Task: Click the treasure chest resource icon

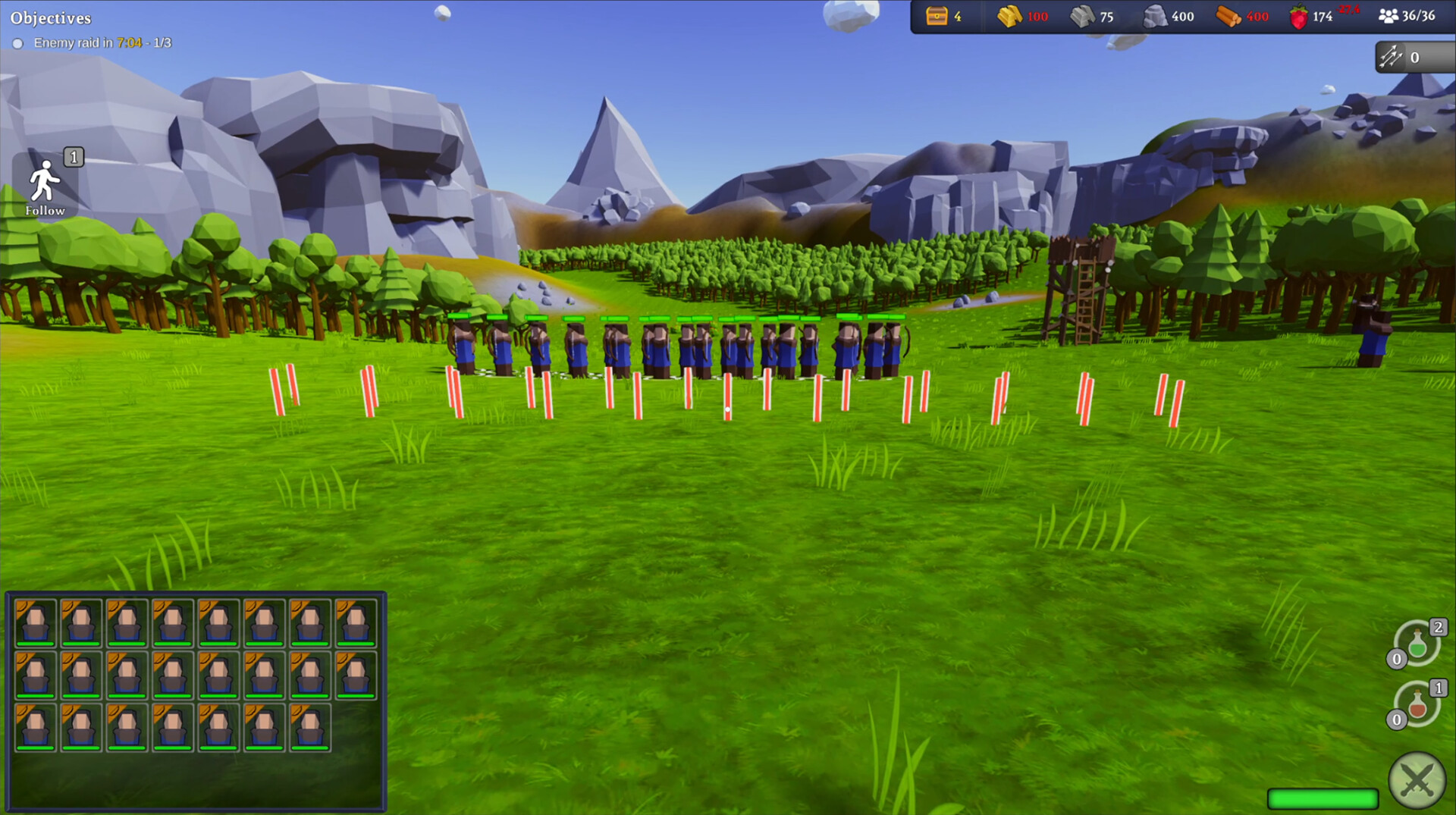Action: (937, 15)
